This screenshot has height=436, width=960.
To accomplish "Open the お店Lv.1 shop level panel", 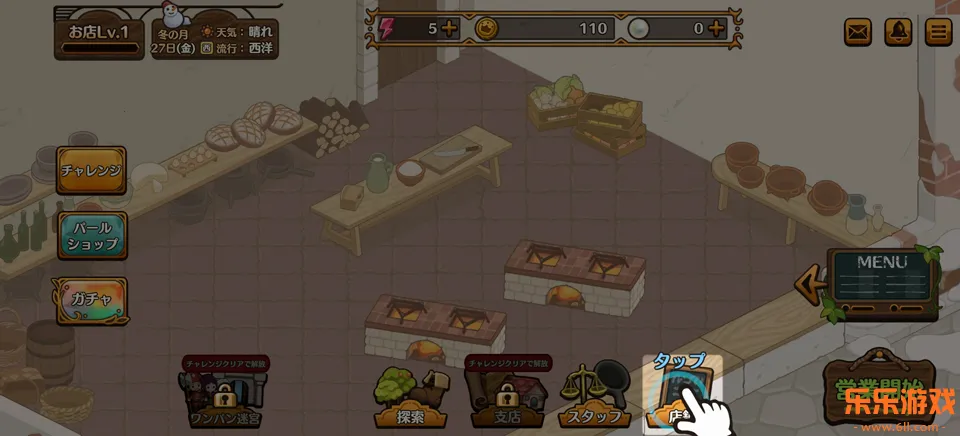I will click(99, 34).
